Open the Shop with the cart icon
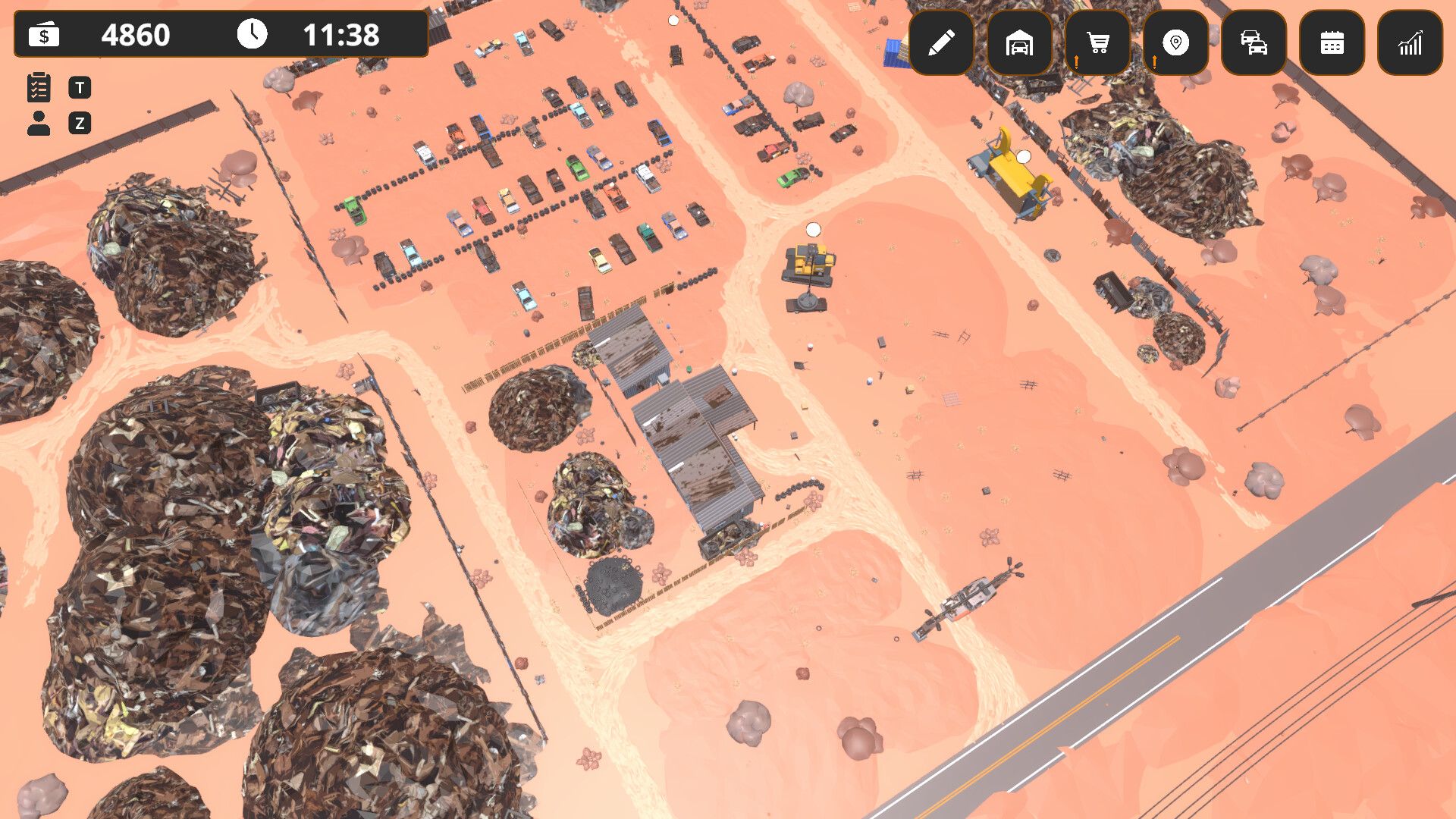 pyautogui.click(x=1098, y=43)
